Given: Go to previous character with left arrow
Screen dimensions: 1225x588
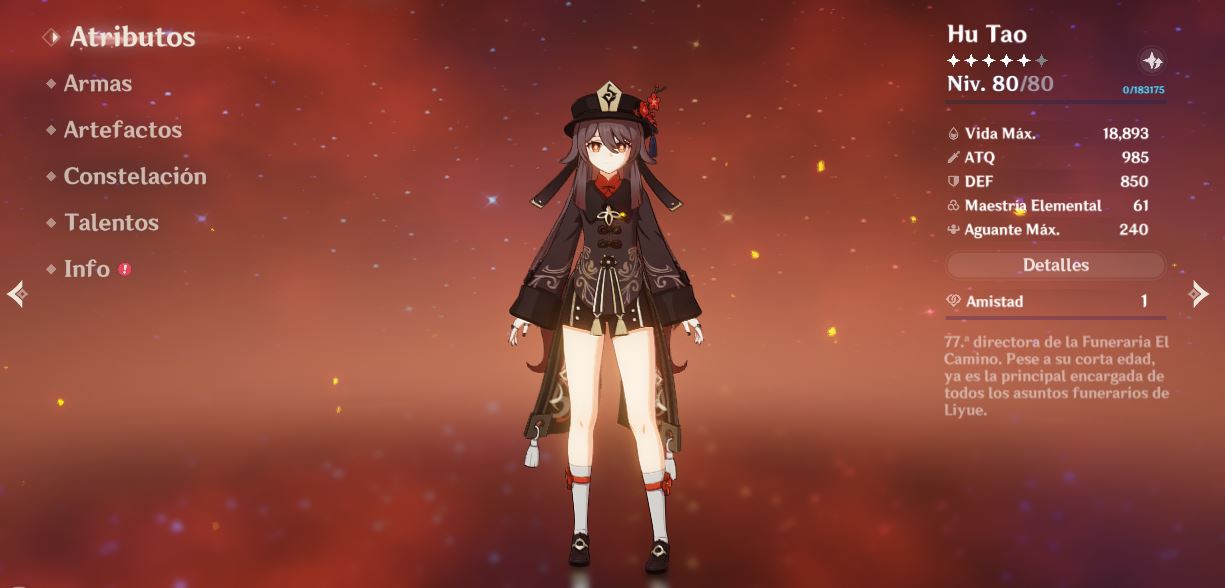Looking at the screenshot, I should tap(16, 293).
